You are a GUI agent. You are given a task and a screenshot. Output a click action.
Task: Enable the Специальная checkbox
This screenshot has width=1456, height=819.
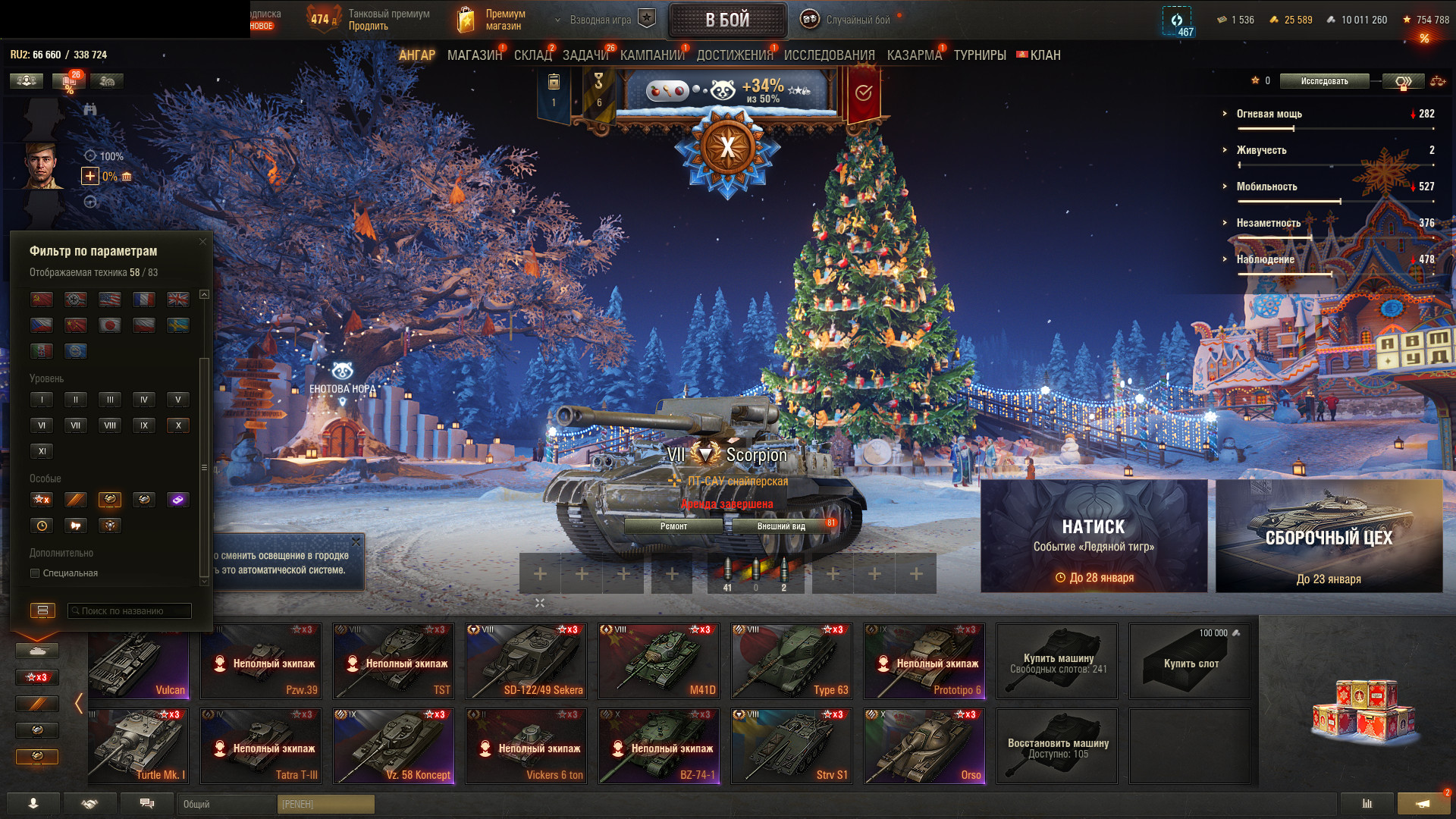tap(35, 573)
